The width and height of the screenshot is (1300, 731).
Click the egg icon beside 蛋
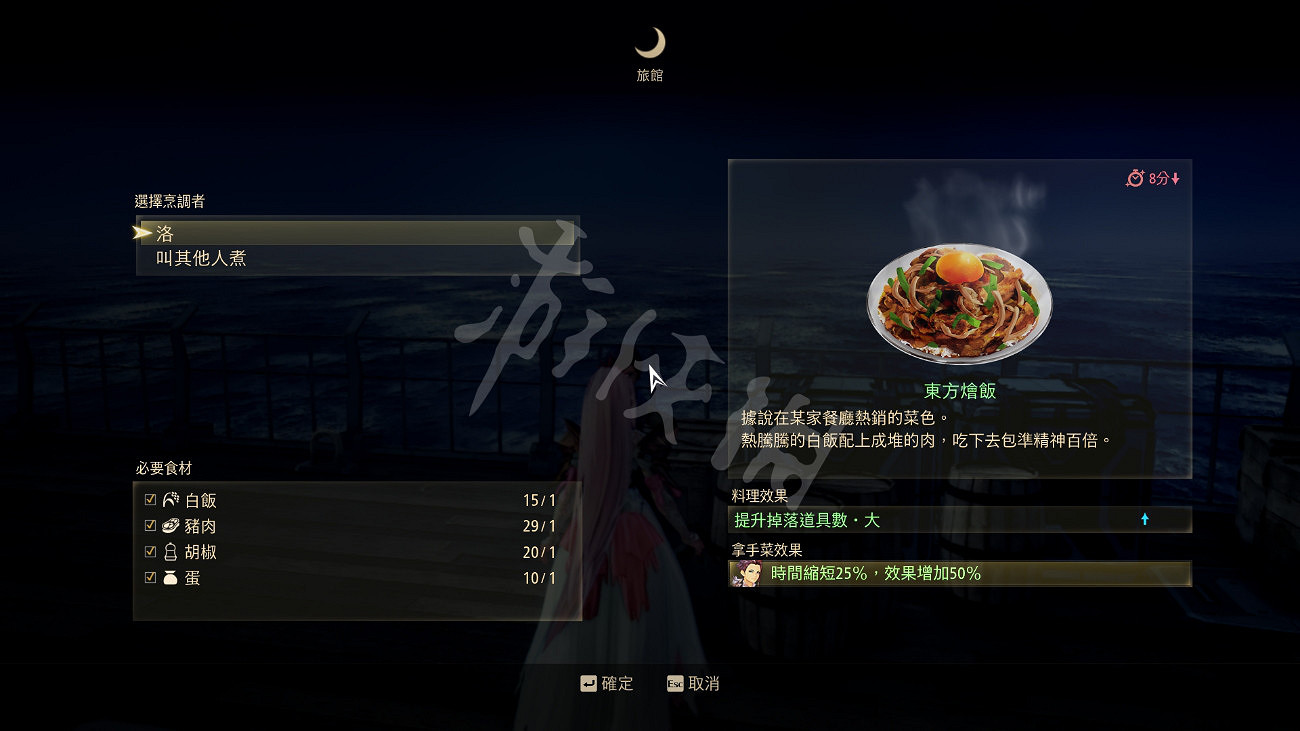(170, 578)
